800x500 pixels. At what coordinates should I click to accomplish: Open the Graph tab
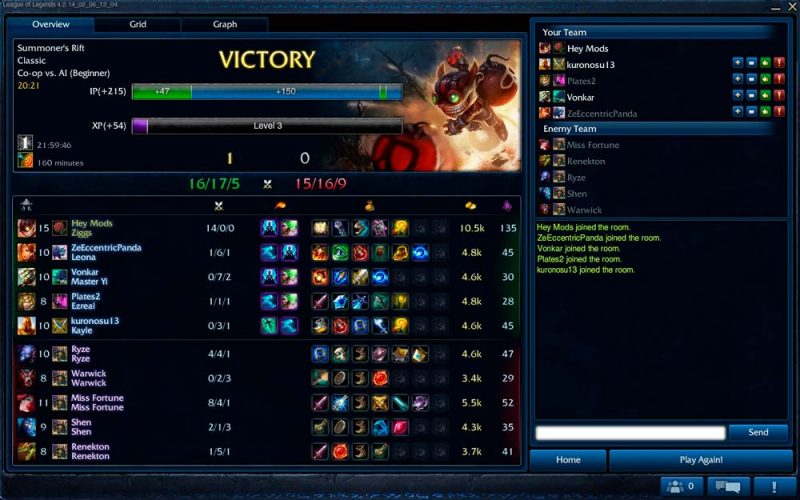pos(225,24)
